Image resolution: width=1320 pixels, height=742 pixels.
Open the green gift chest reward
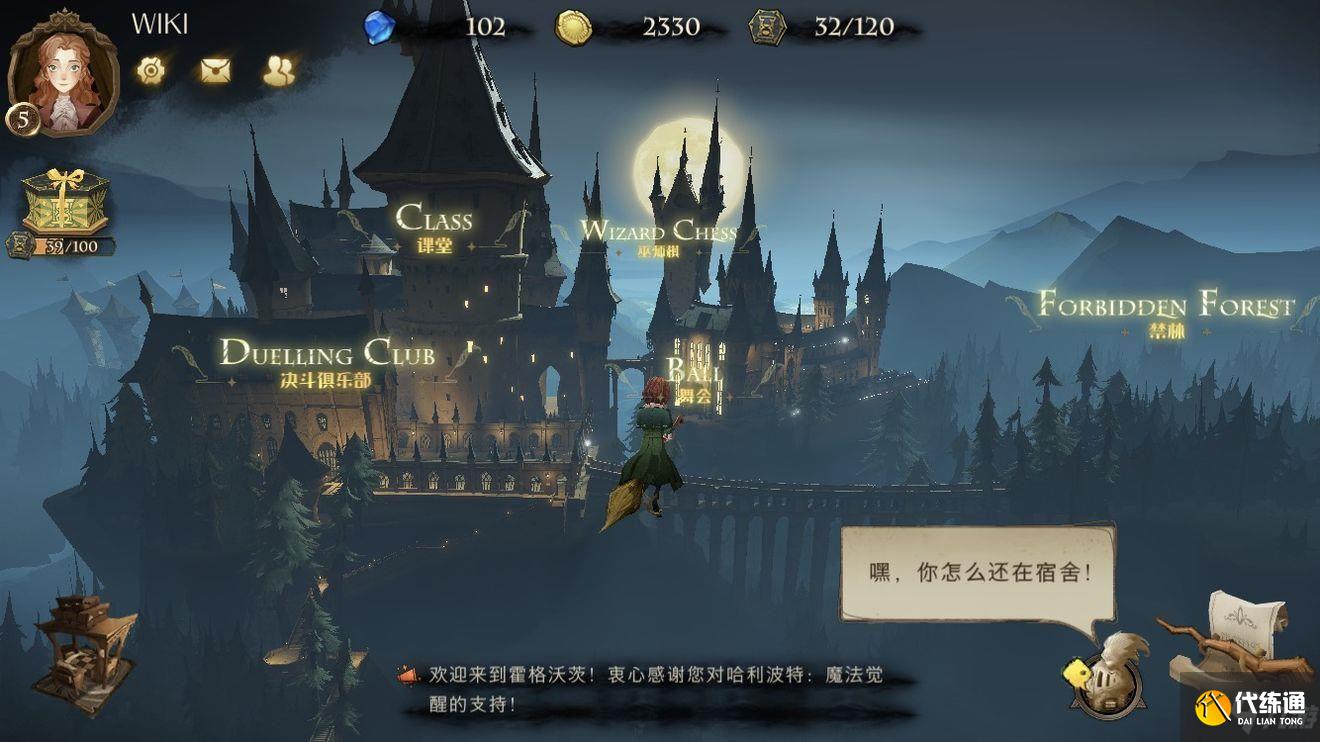(65, 200)
